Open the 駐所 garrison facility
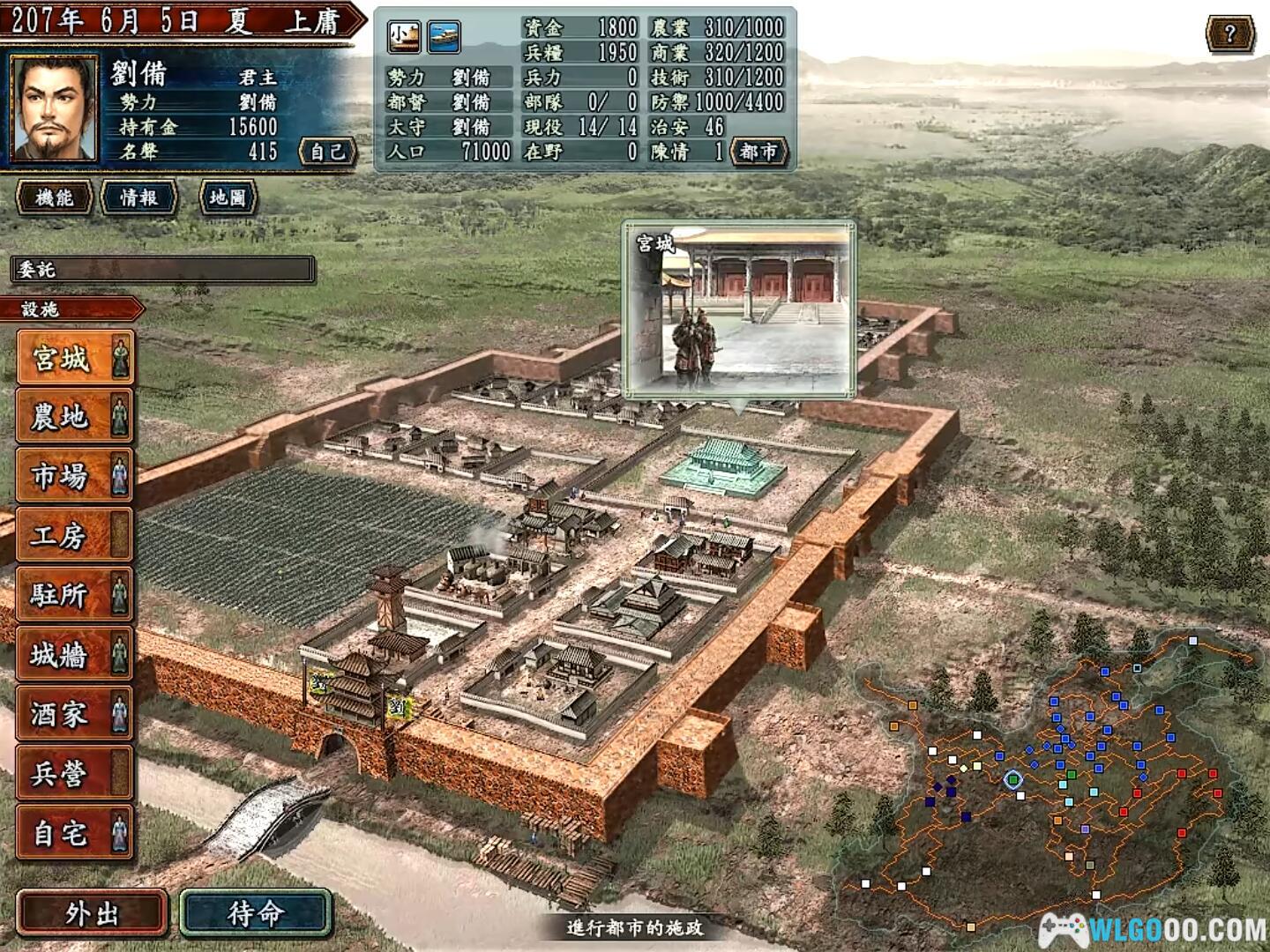The width and height of the screenshot is (1270, 952). click(x=74, y=595)
